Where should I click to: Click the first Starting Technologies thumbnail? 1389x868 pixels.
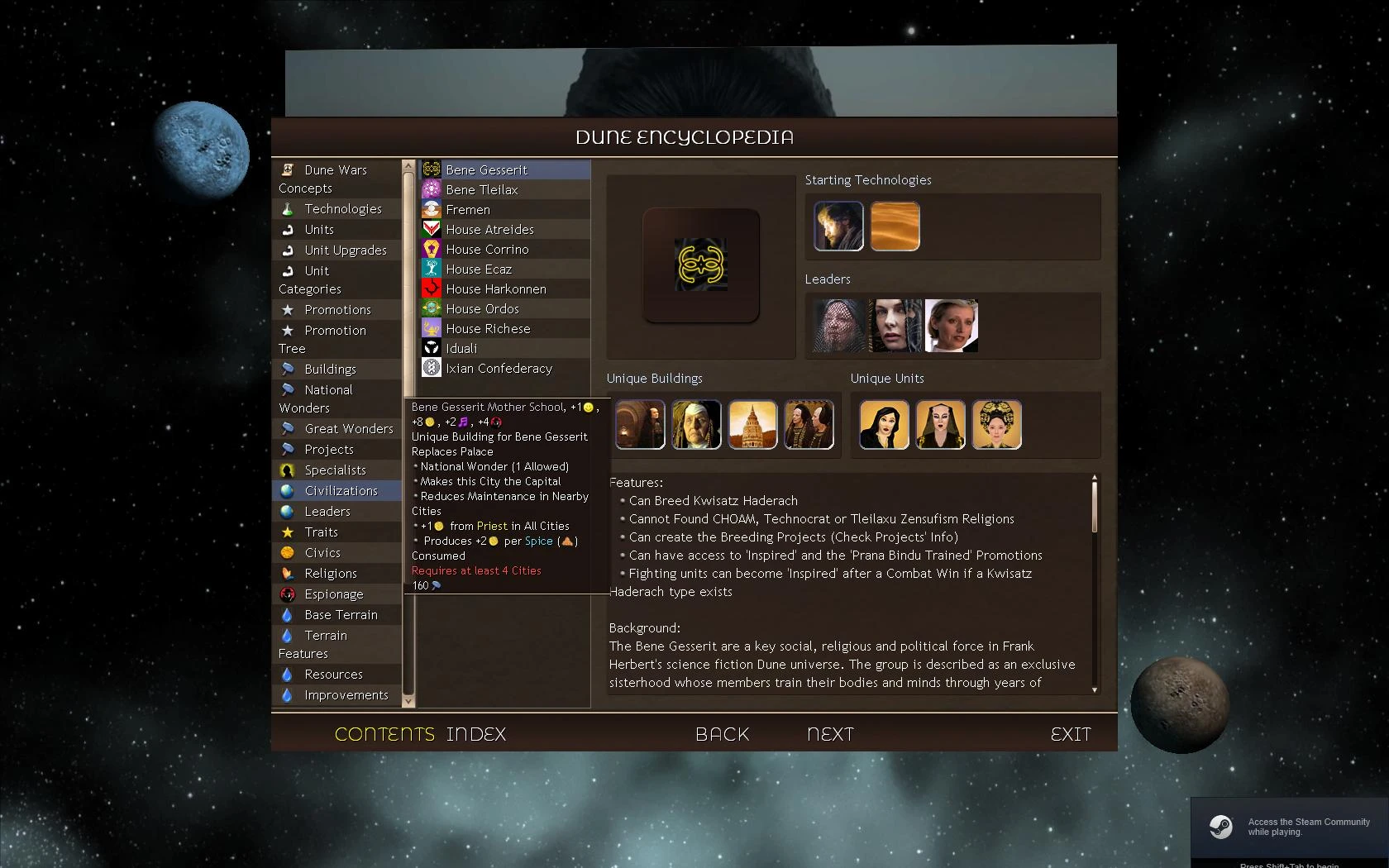(838, 226)
